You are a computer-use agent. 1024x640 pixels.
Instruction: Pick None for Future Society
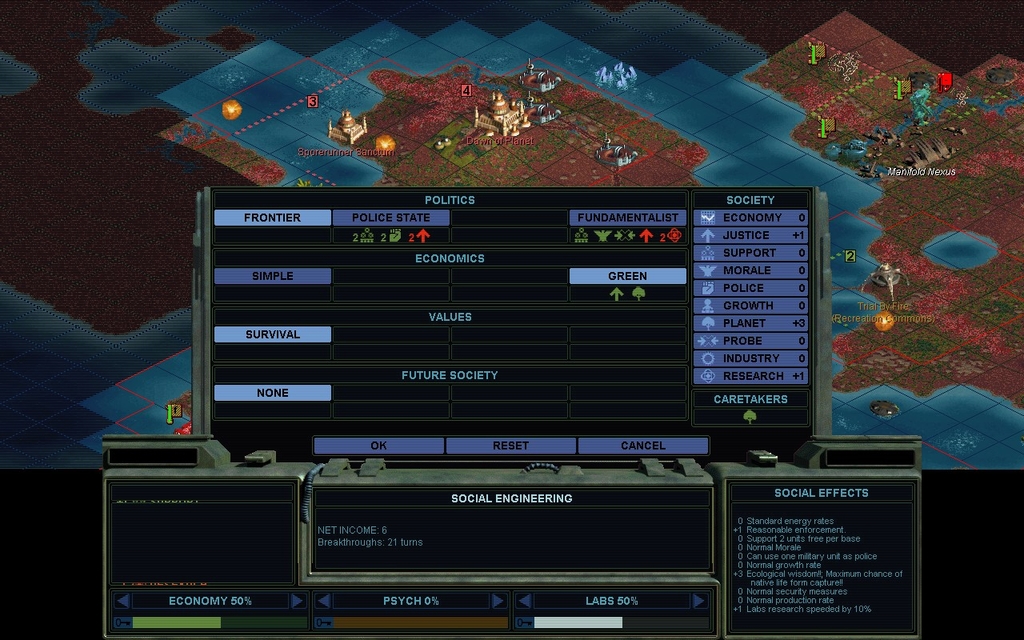click(272, 393)
